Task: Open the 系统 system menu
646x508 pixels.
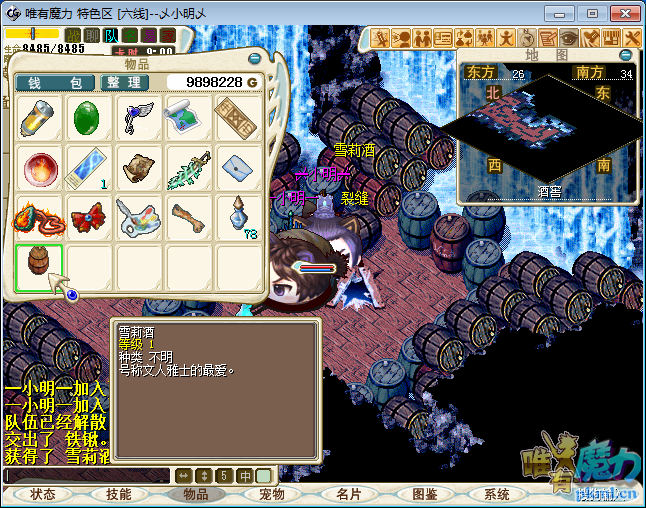Action: pyautogui.click(x=497, y=495)
